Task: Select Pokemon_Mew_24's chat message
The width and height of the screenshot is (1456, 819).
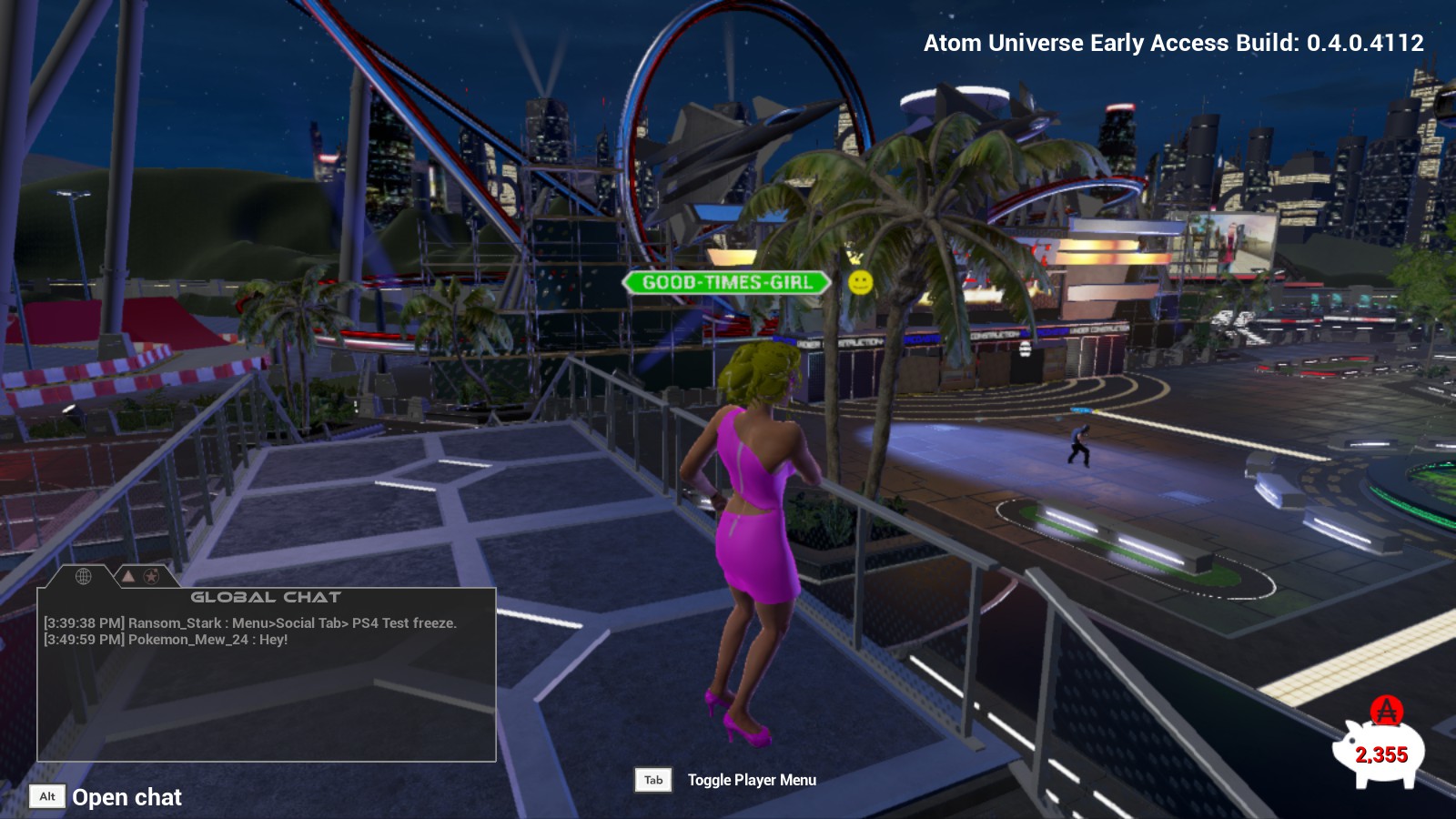Action: coord(166,640)
